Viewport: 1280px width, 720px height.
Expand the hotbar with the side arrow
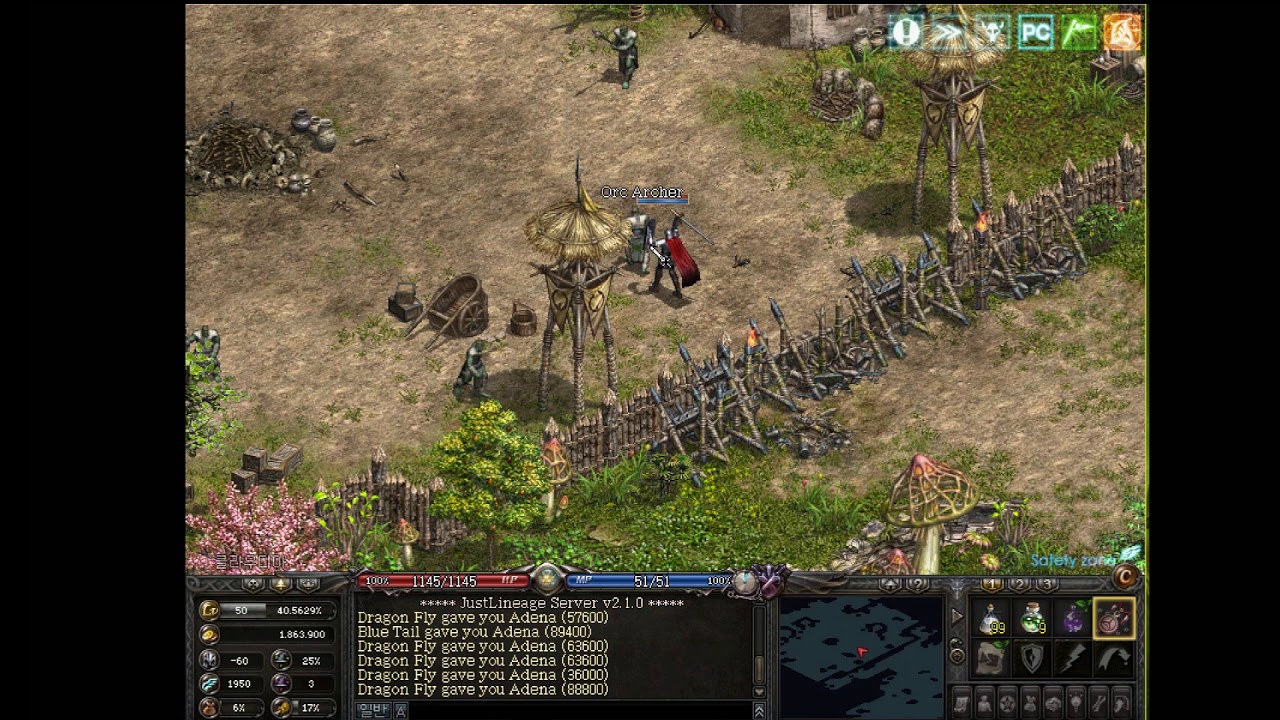click(x=957, y=617)
